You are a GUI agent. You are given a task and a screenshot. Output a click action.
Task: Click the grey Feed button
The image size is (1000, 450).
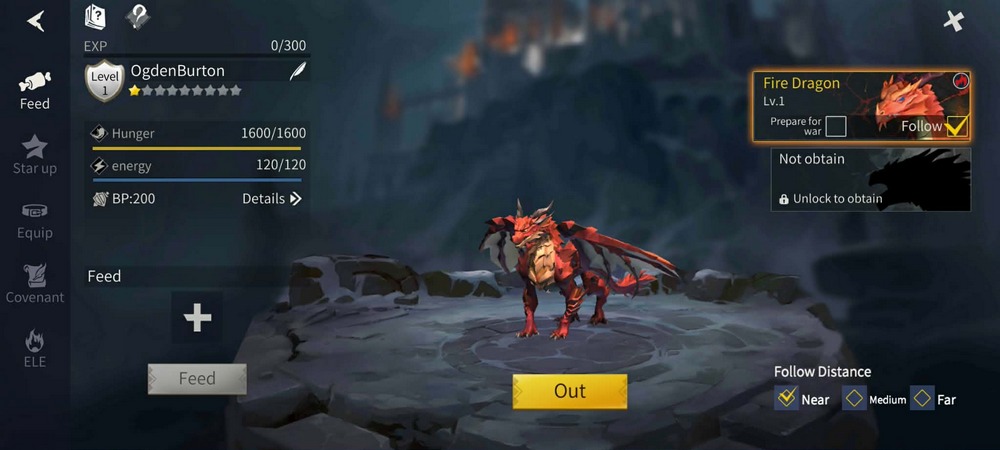[x=197, y=378]
